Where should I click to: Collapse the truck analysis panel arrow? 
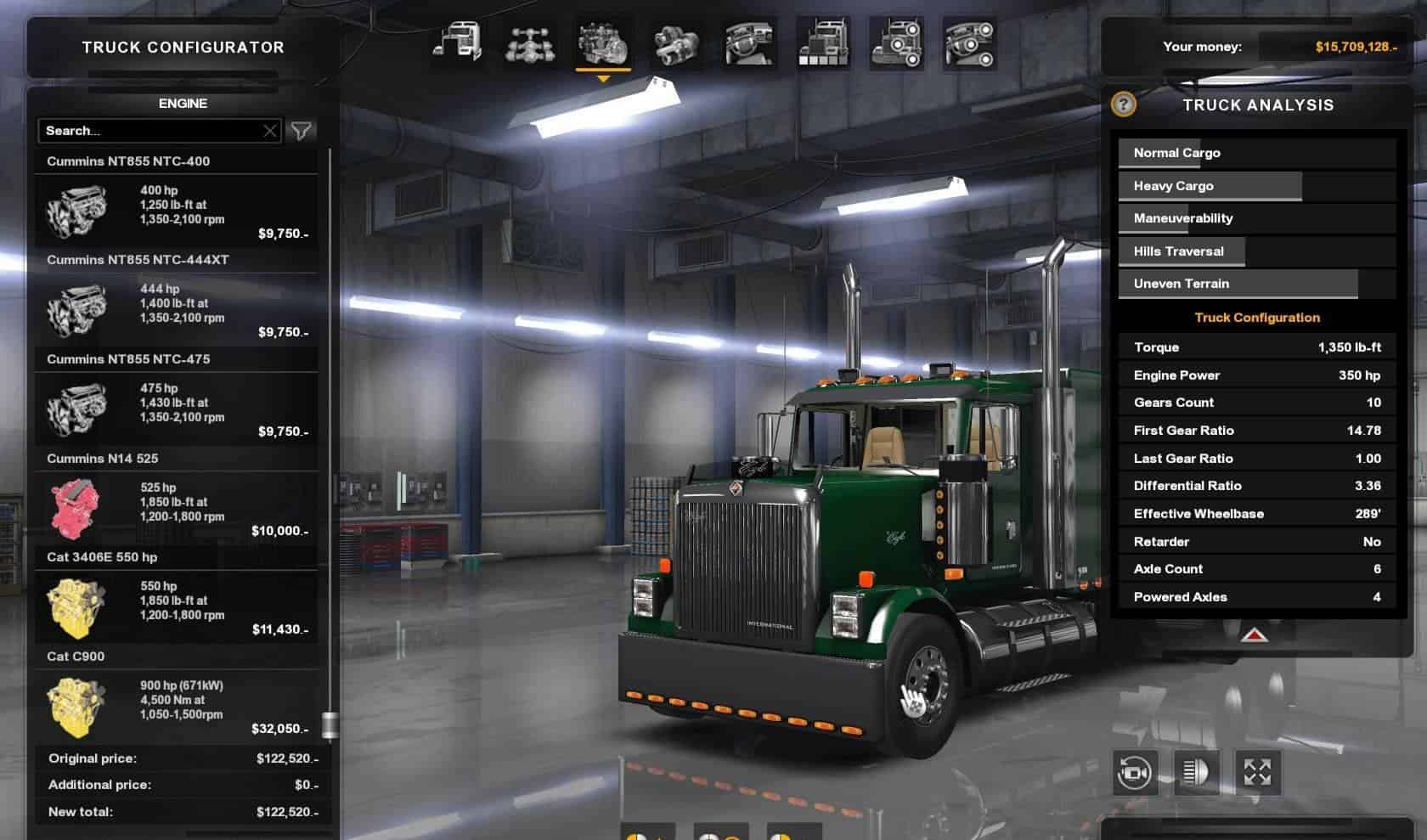click(1255, 634)
